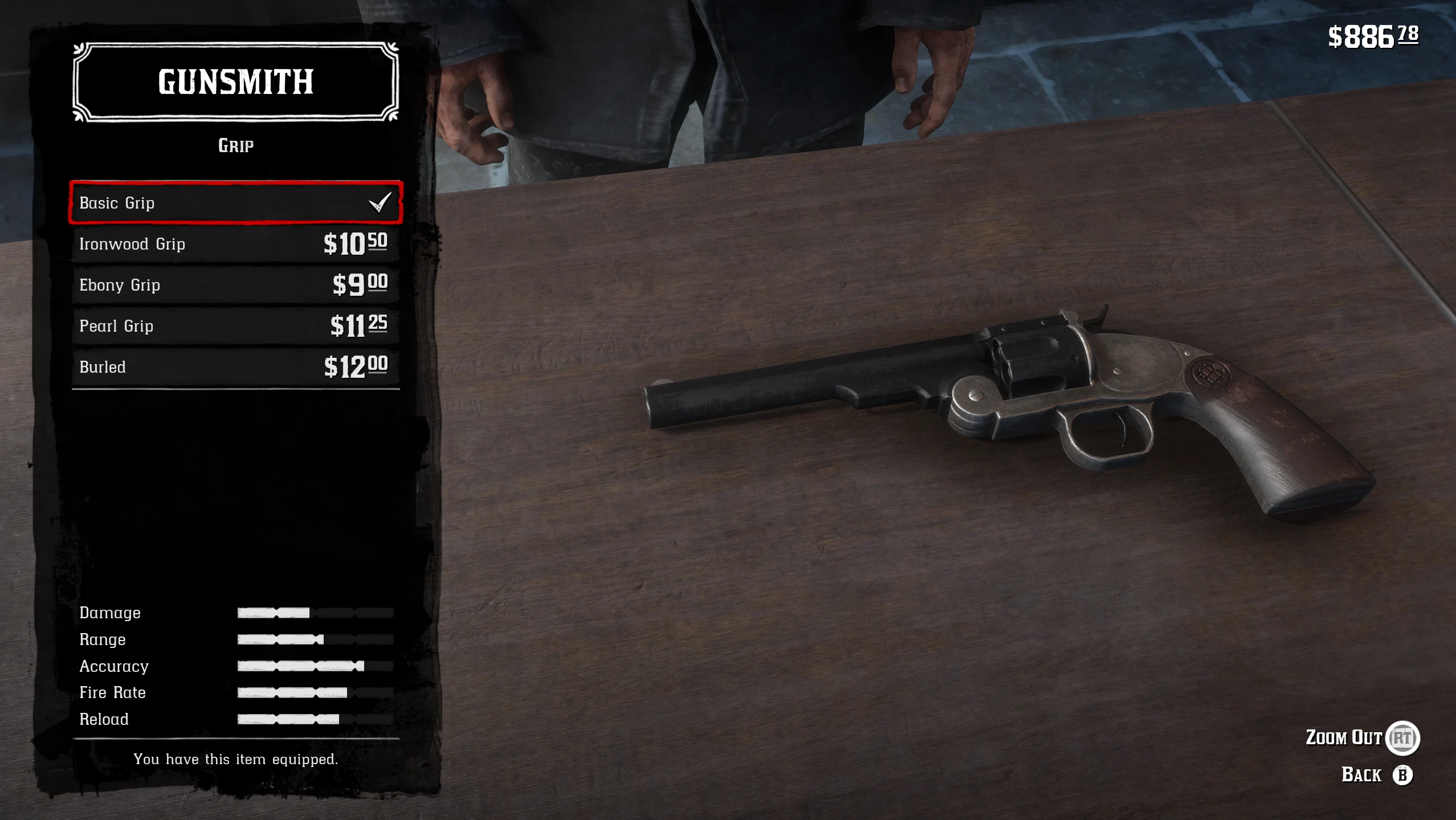This screenshot has height=820, width=1456.
Task: Select the Pearl Grip option
Action: point(235,326)
